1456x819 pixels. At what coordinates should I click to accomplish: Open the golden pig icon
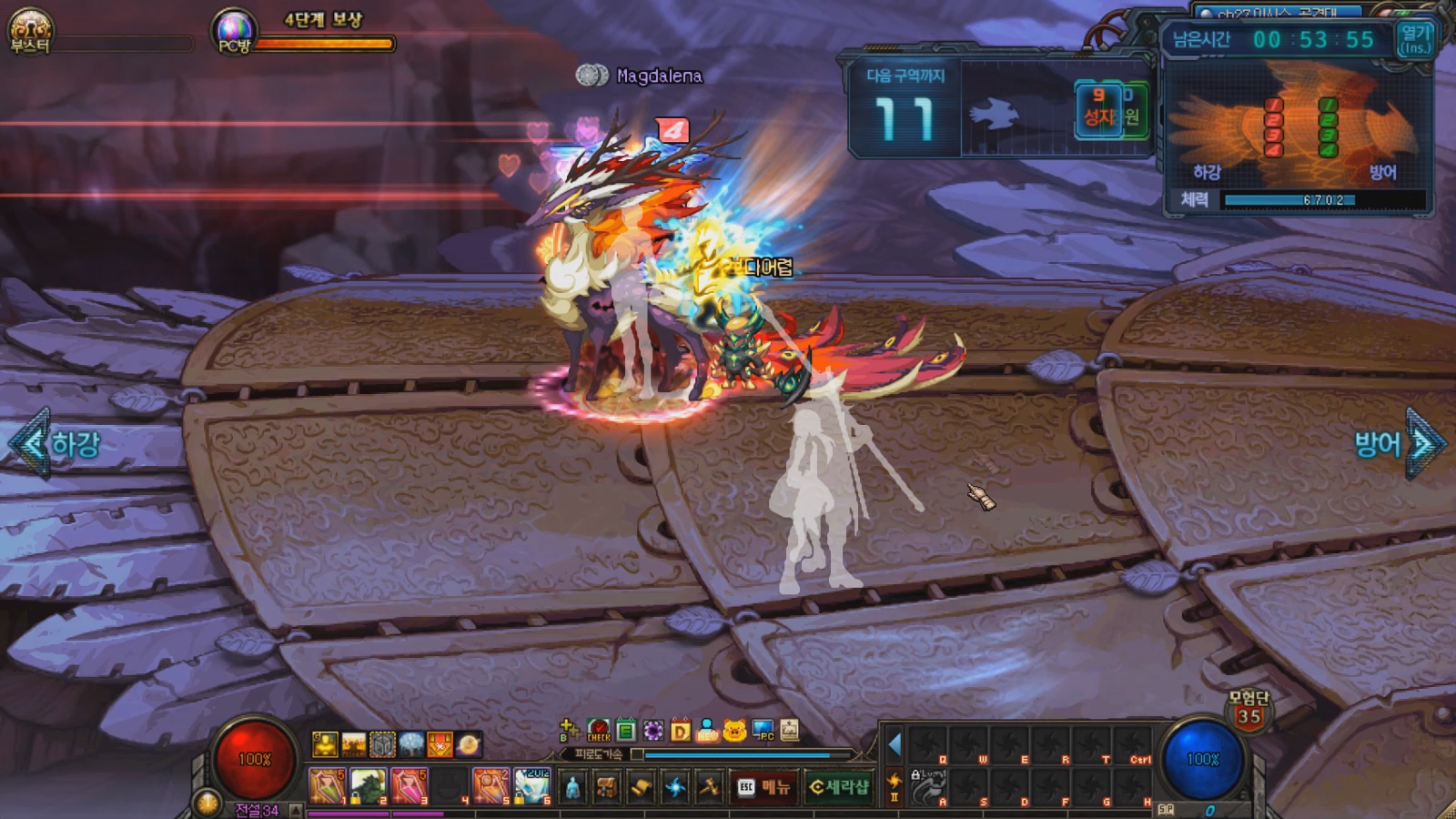click(x=735, y=731)
